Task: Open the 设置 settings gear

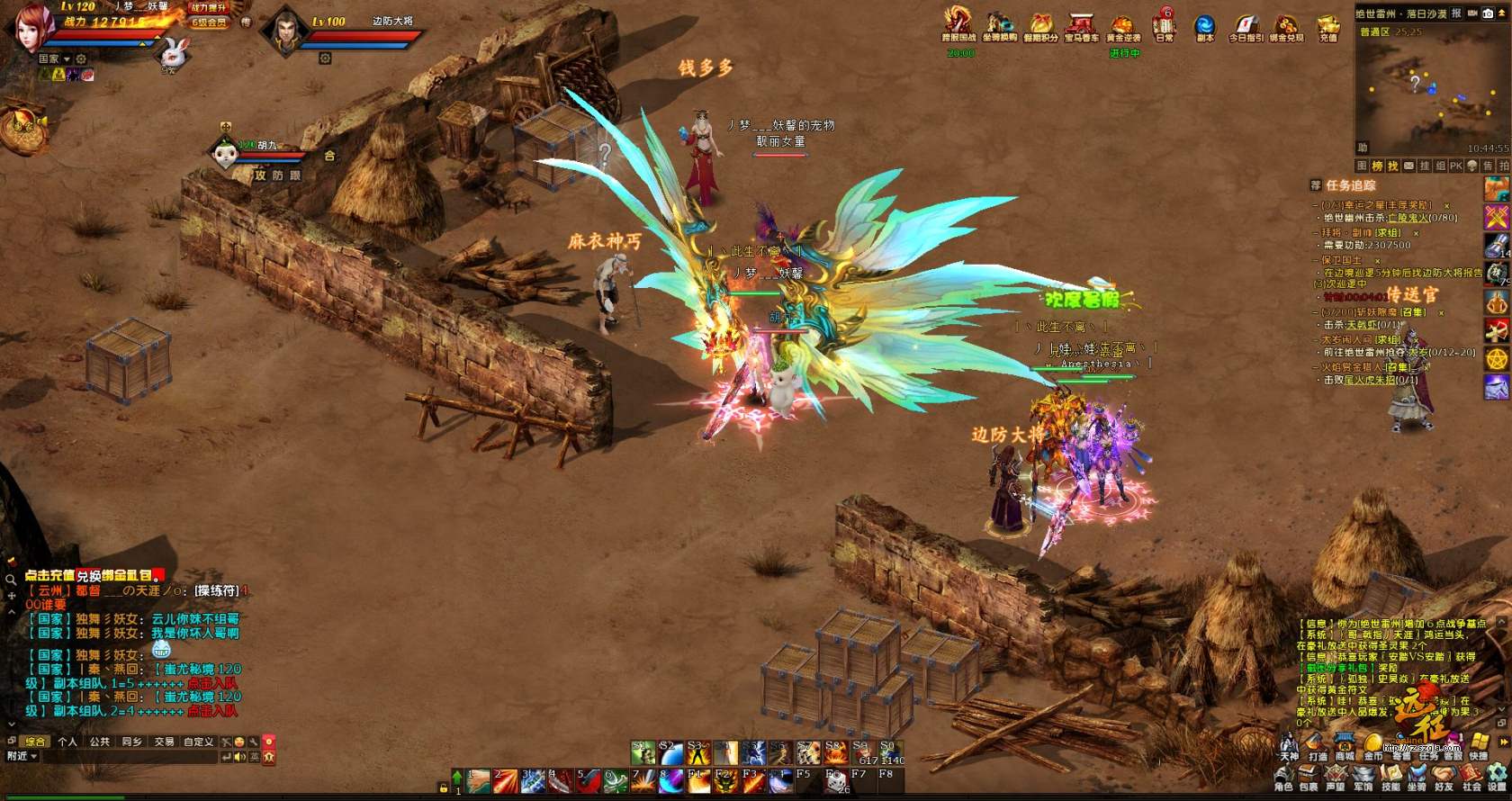Action: click(1497, 777)
